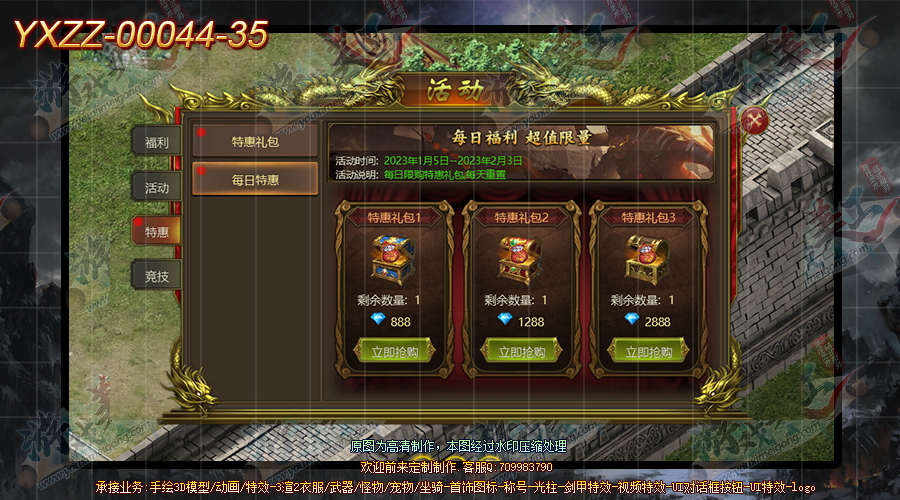Inspect the jeweled chest in 特惠礼包2
This screenshot has width=900, height=500.
517,260
